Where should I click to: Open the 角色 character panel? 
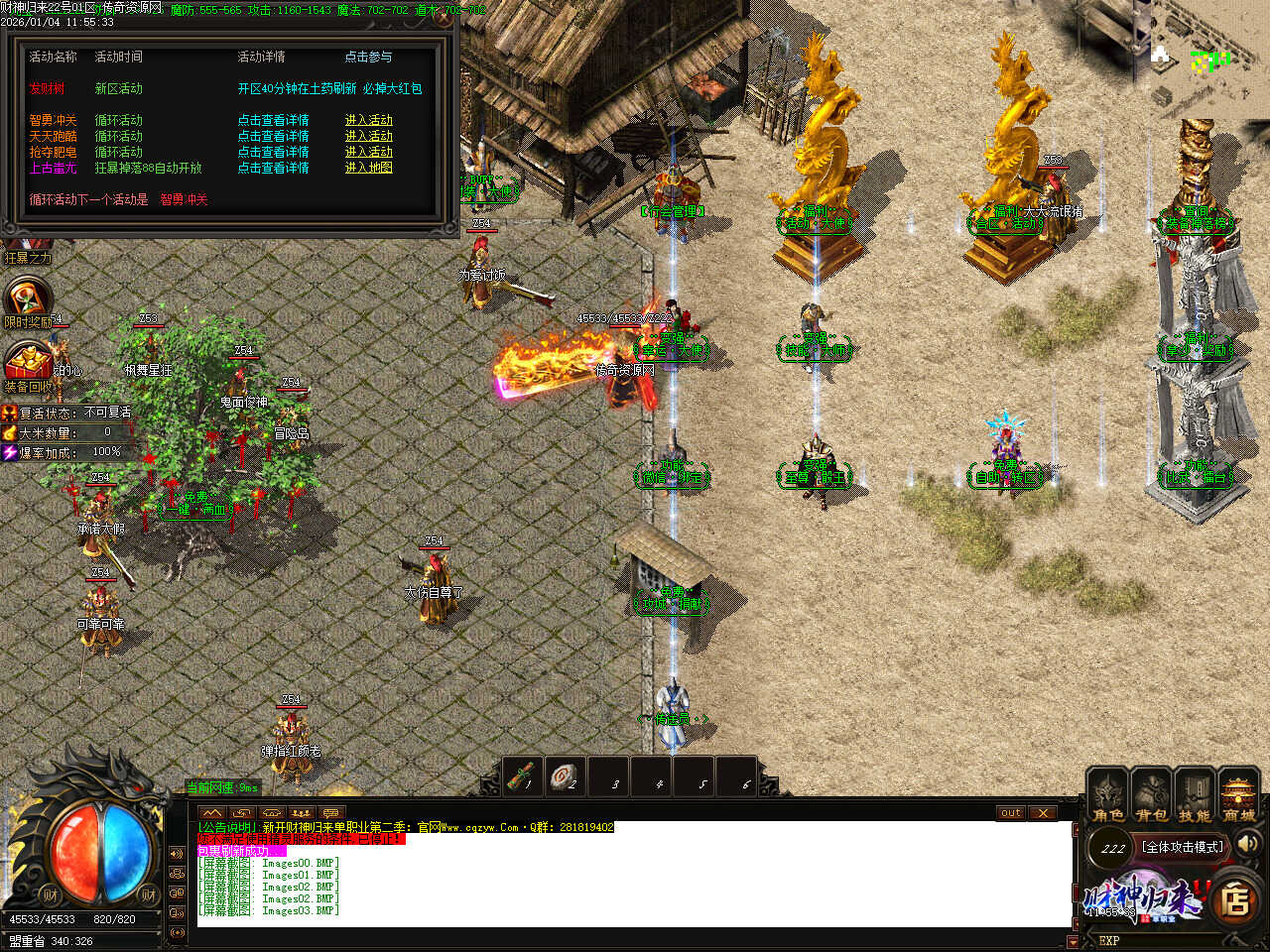pyautogui.click(x=1107, y=795)
